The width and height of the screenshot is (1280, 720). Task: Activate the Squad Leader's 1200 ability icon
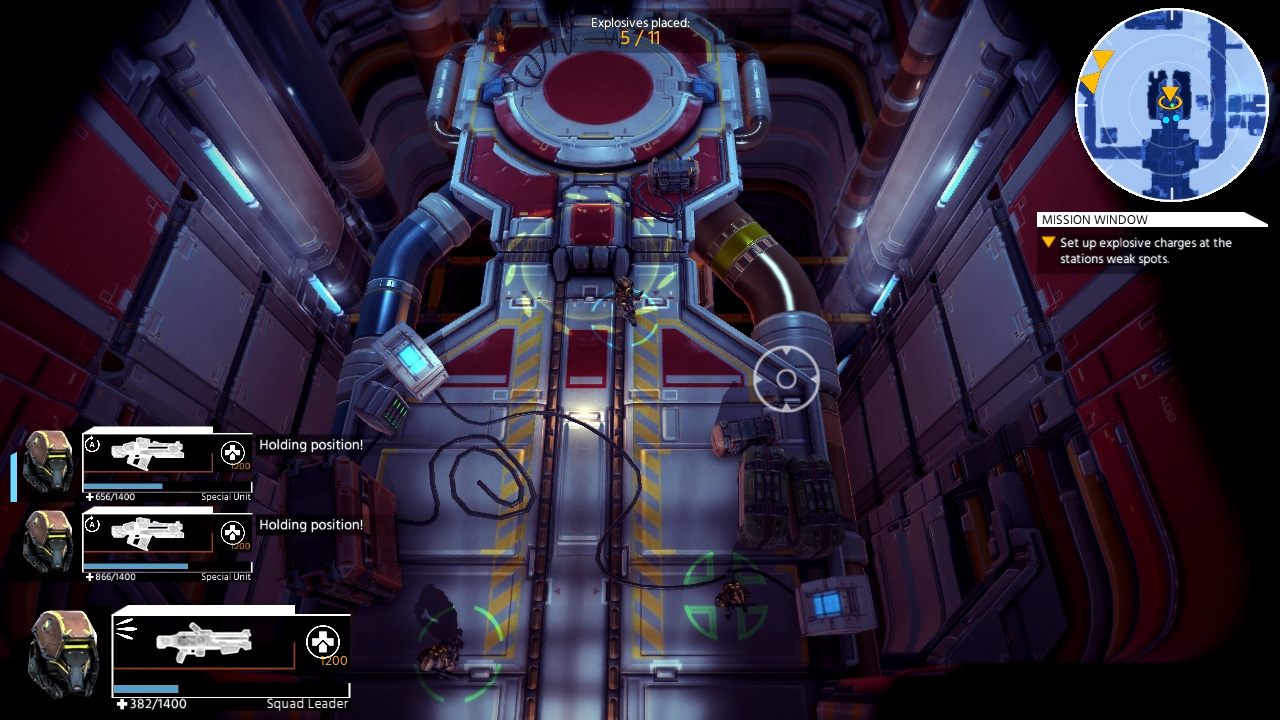click(x=322, y=642)
